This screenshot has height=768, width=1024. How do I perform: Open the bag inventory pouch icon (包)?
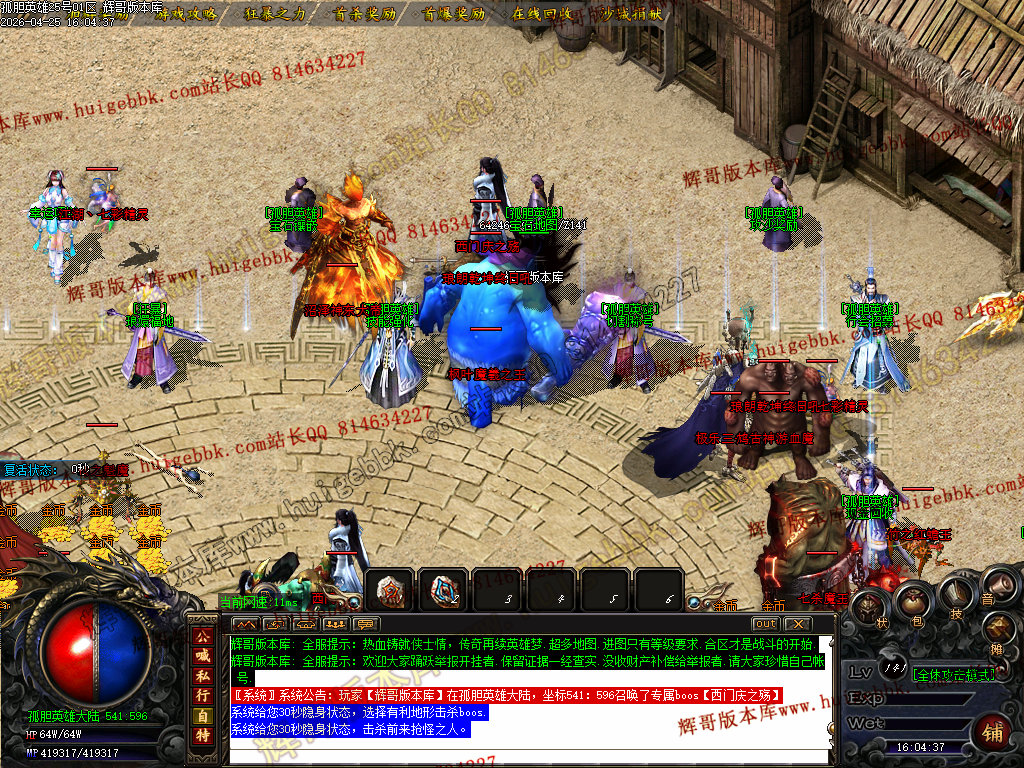click(x=912, y=601)
